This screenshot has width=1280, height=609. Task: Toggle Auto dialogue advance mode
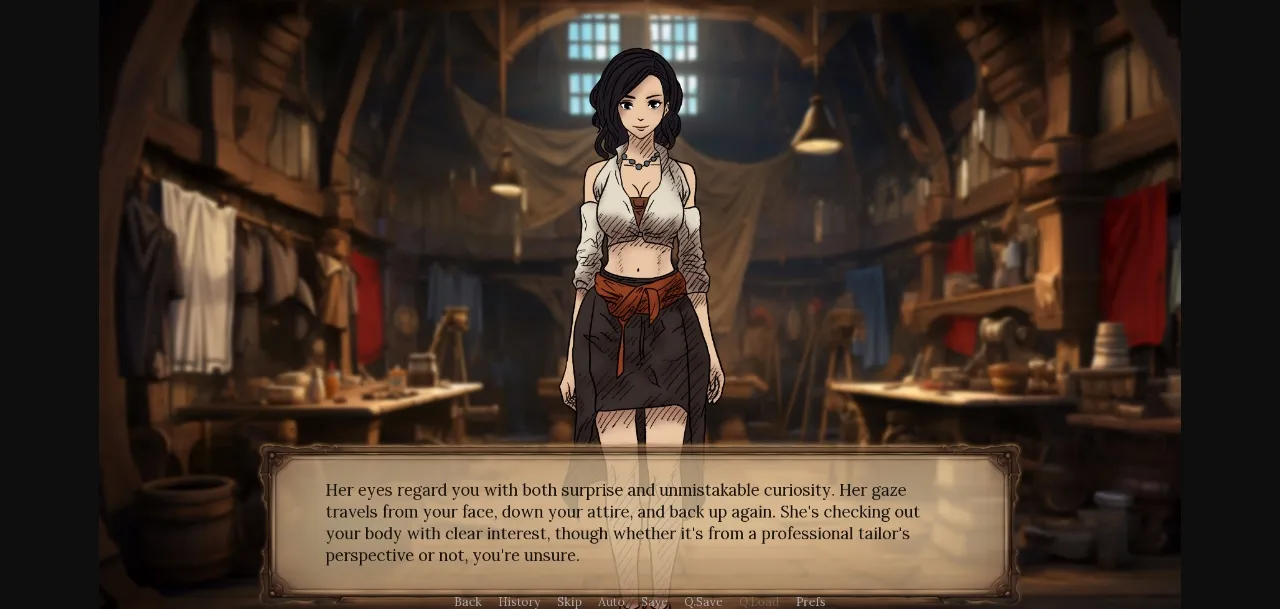point(611,602)
